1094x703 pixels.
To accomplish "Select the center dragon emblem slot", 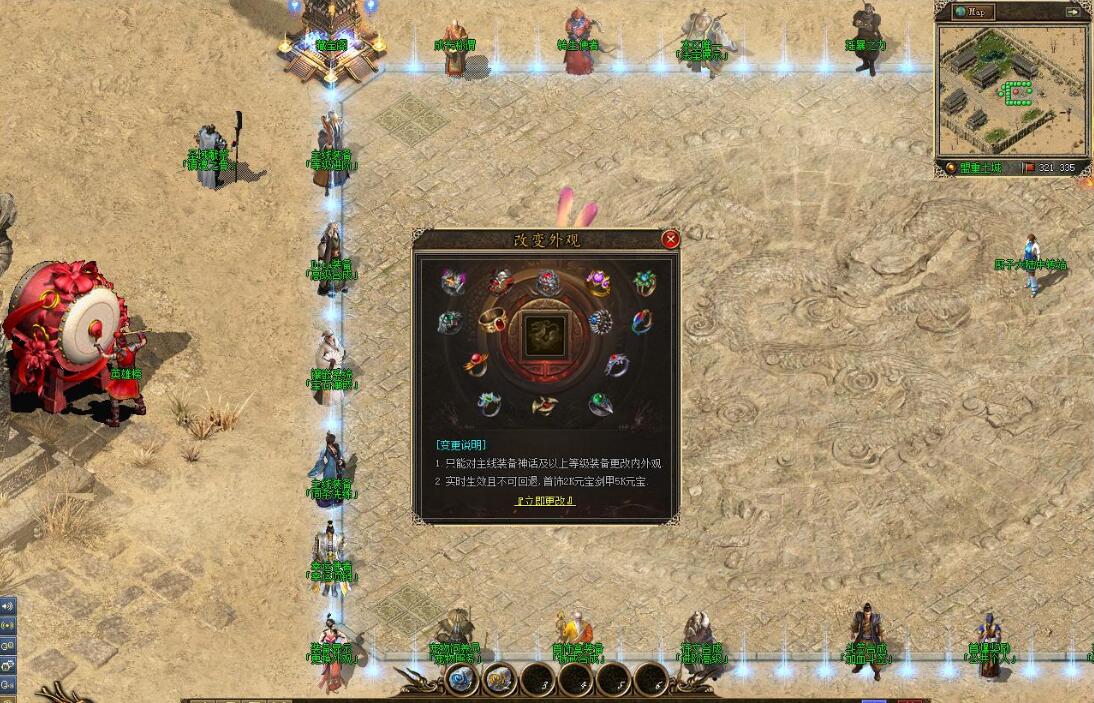I will 546,336.
